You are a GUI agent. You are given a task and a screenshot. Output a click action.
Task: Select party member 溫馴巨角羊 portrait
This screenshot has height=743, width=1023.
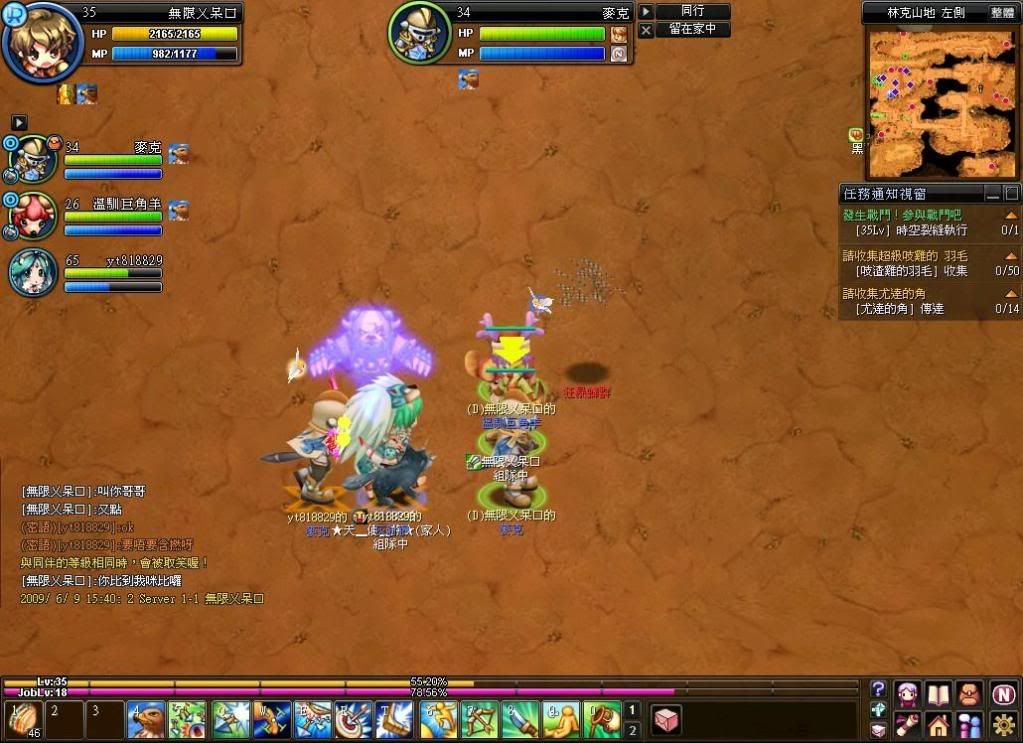(36, 214)
